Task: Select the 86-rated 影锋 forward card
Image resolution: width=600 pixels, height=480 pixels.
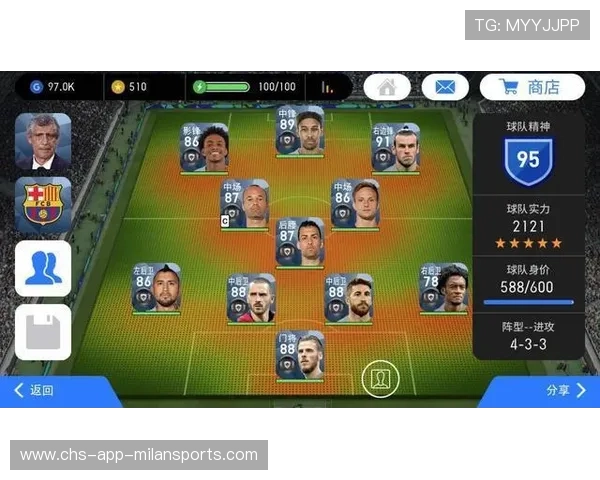Action: 204,148
